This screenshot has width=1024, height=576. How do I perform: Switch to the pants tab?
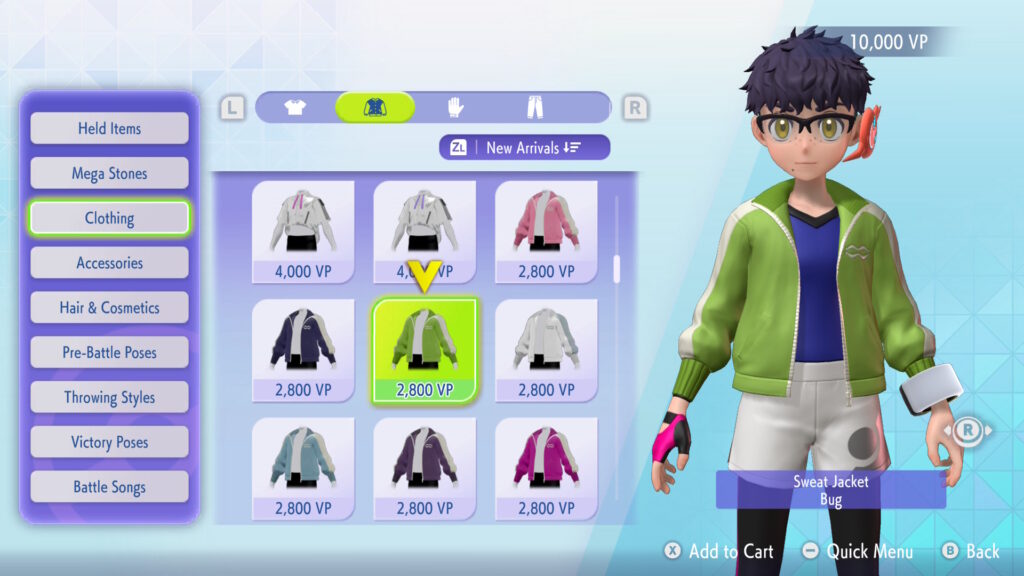[x=536, y=107]
